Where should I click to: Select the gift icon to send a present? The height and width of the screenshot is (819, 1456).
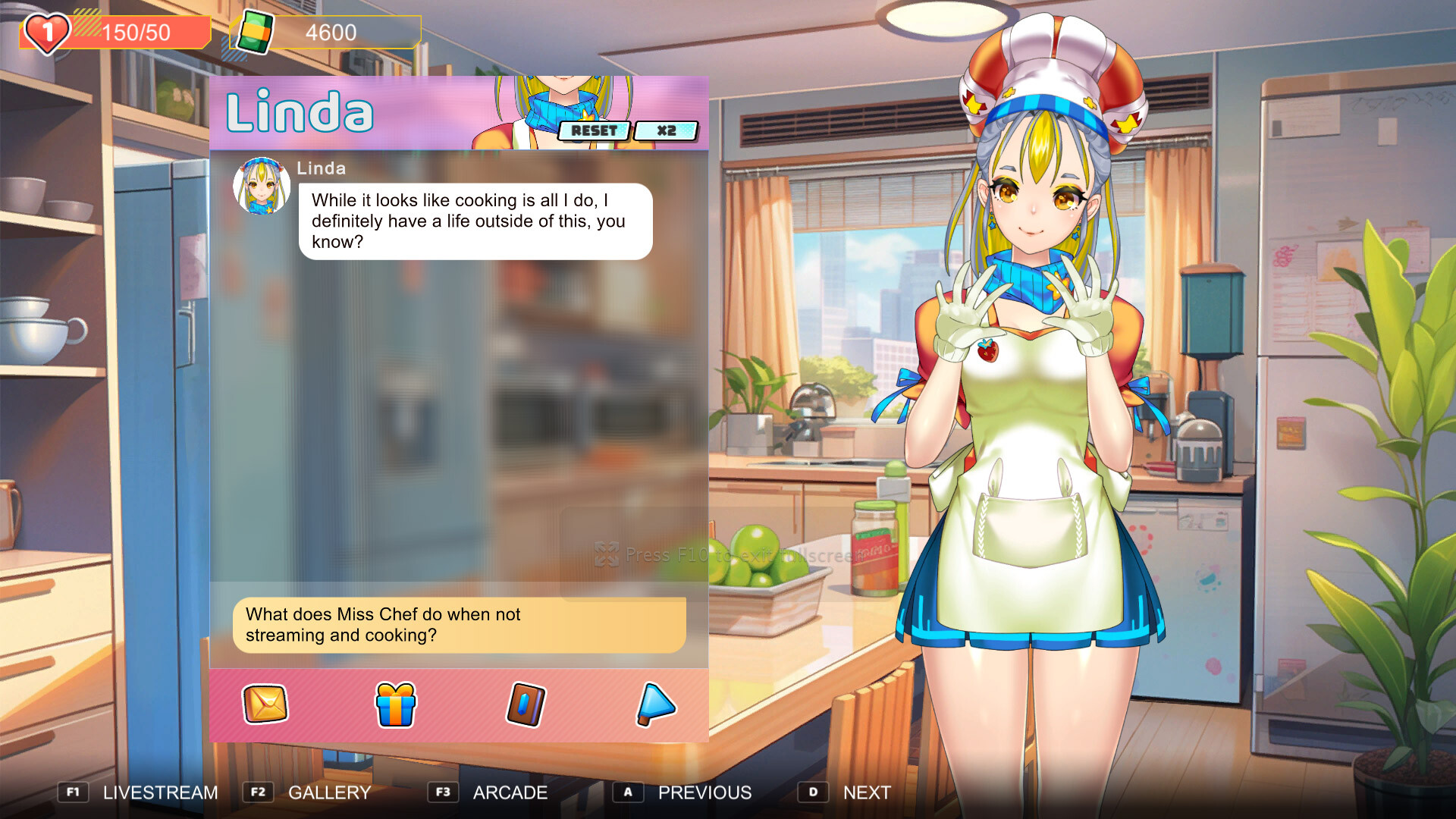pos(394,705)
